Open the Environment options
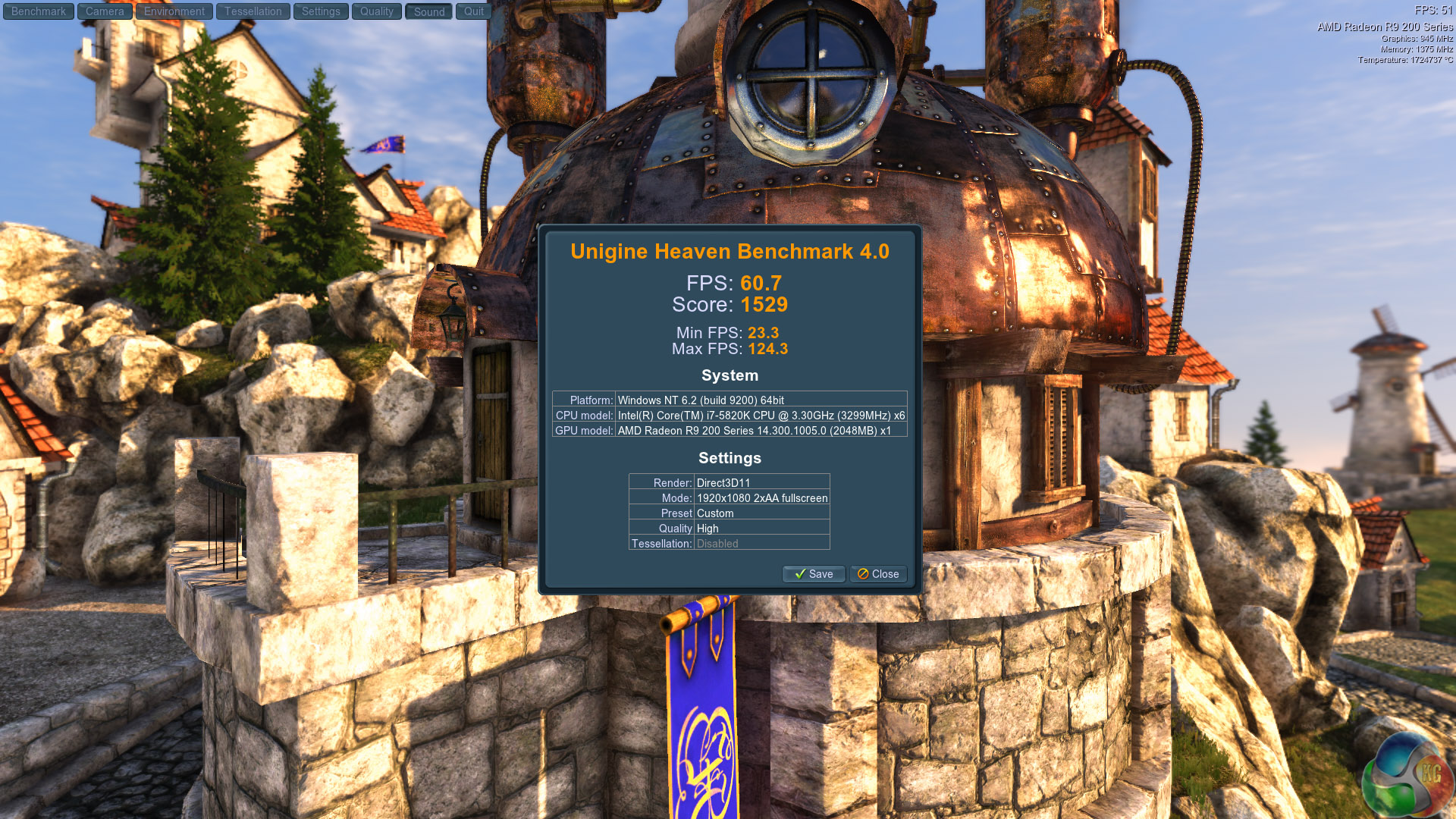 click(174, 11)
